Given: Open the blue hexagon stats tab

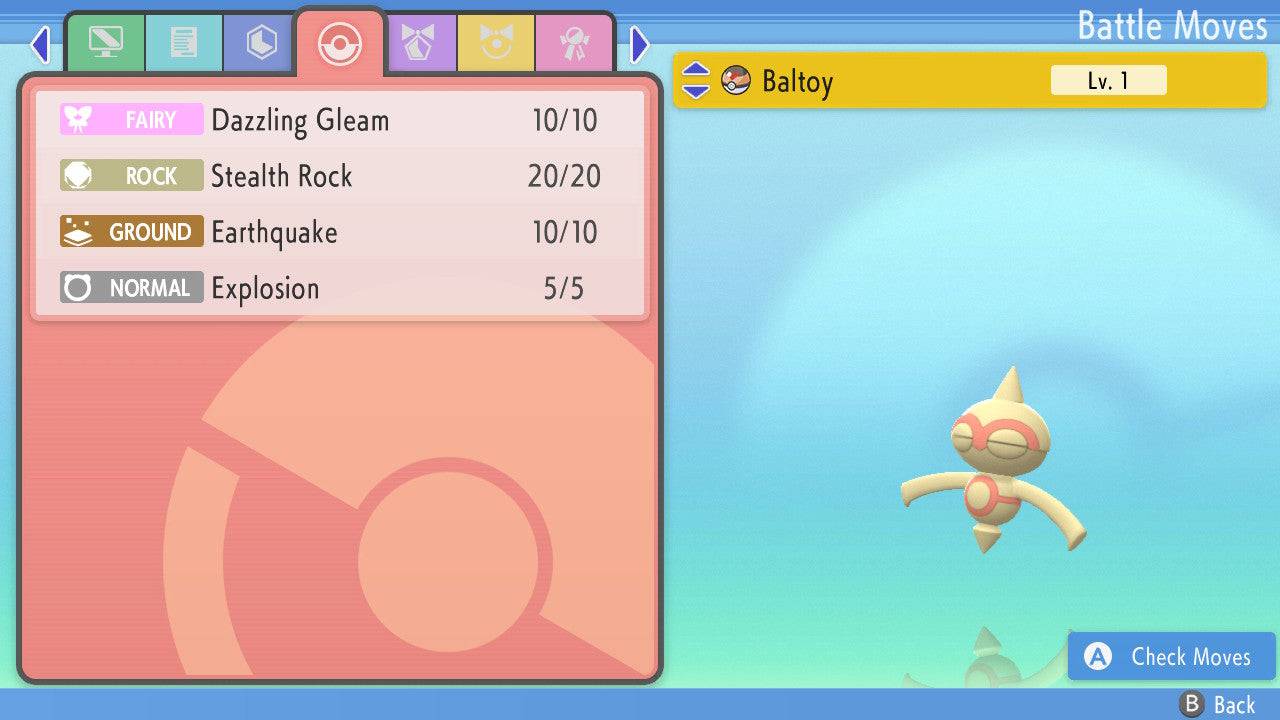Looking at the screenshot, I should click(261, 43).
